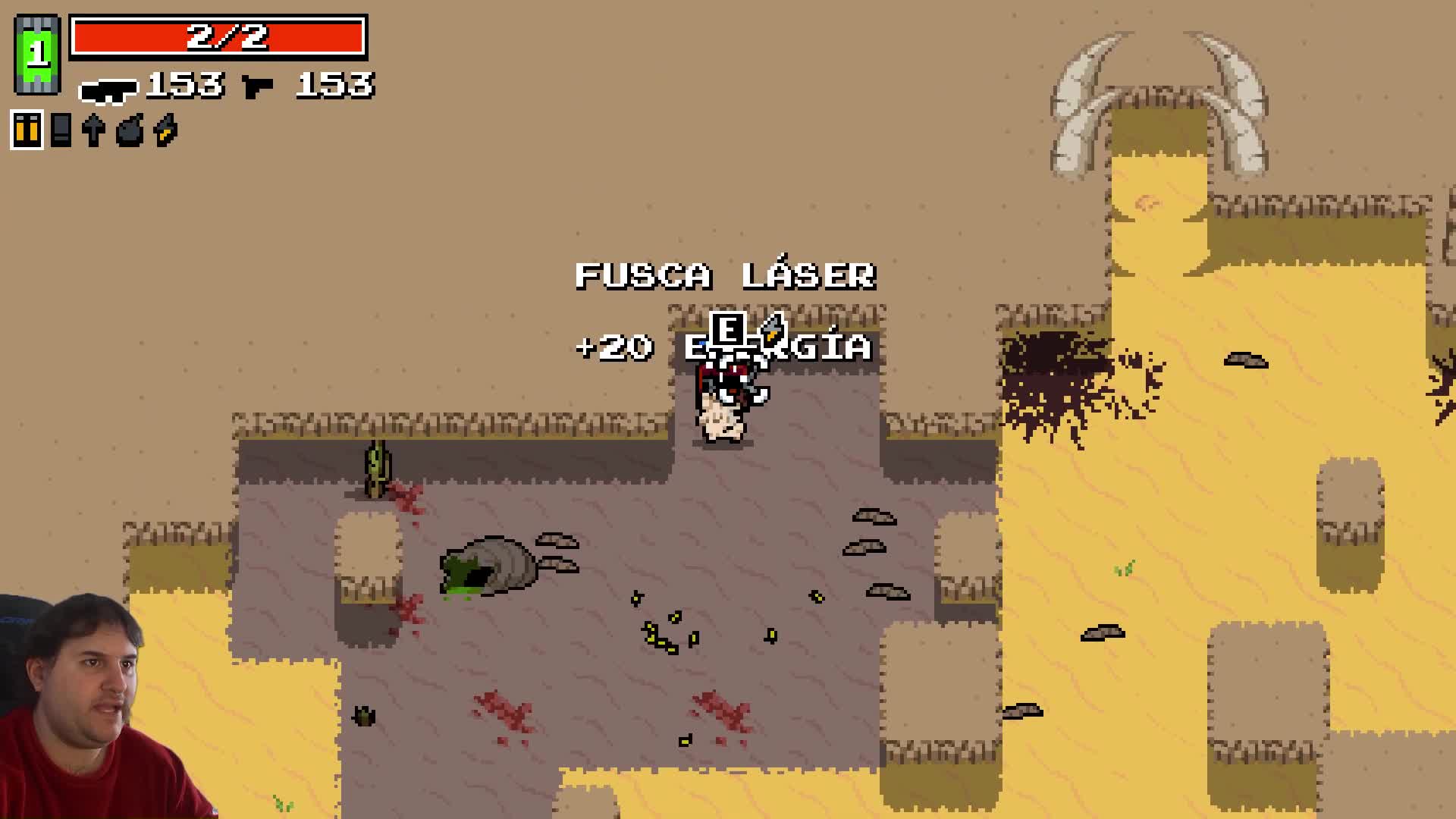Click the upward arrow mutation icon
The image size is (1456, 819).
[x=93, y=130]
